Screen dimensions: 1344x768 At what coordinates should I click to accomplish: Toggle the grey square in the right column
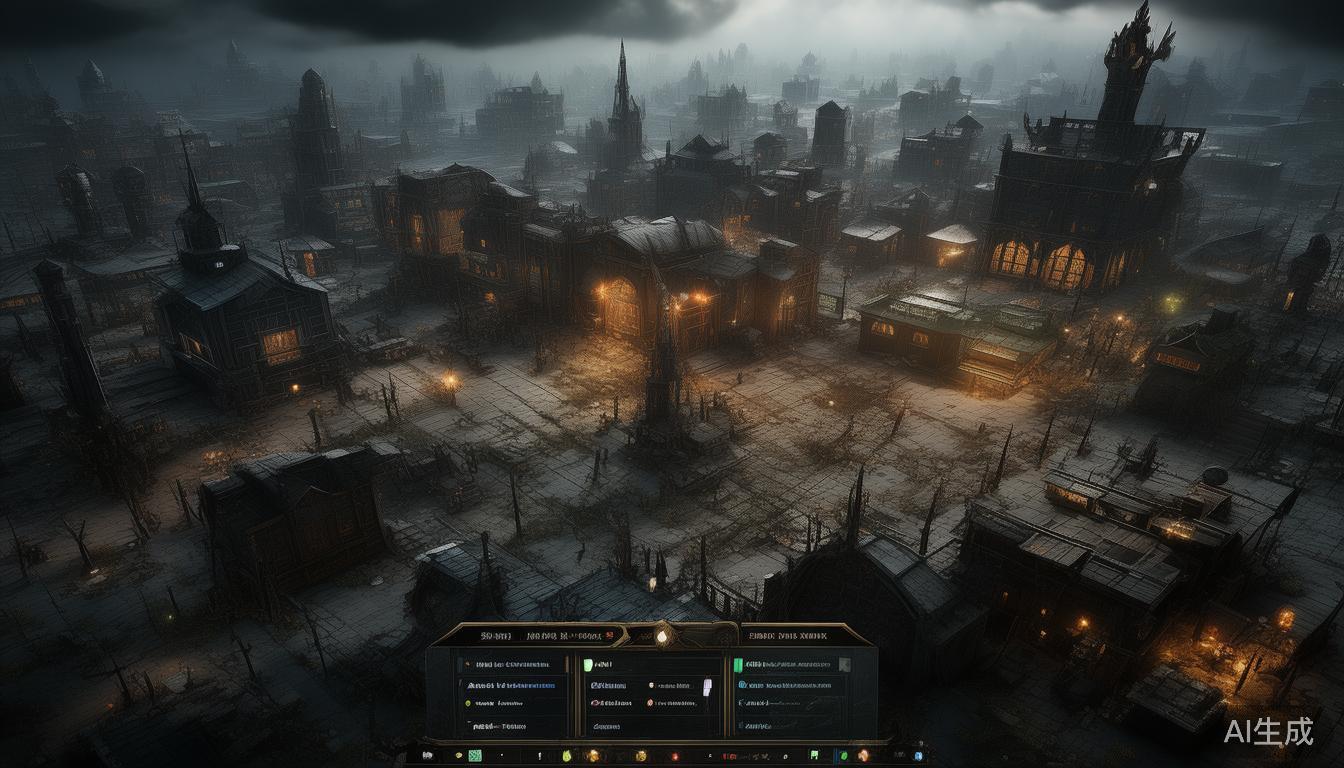pos(845,664)
